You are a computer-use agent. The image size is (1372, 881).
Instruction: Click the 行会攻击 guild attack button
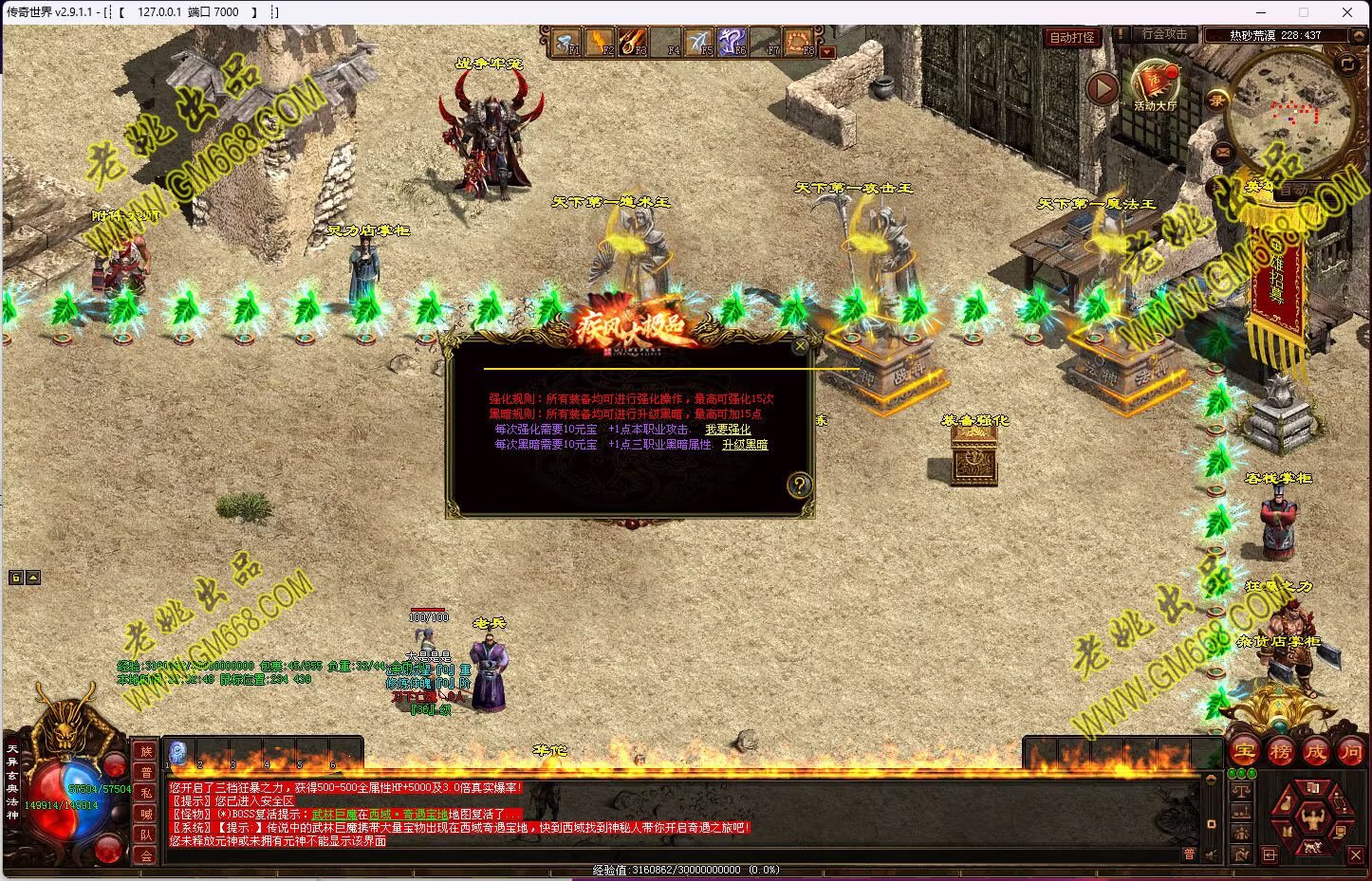tap(1163, 34)
